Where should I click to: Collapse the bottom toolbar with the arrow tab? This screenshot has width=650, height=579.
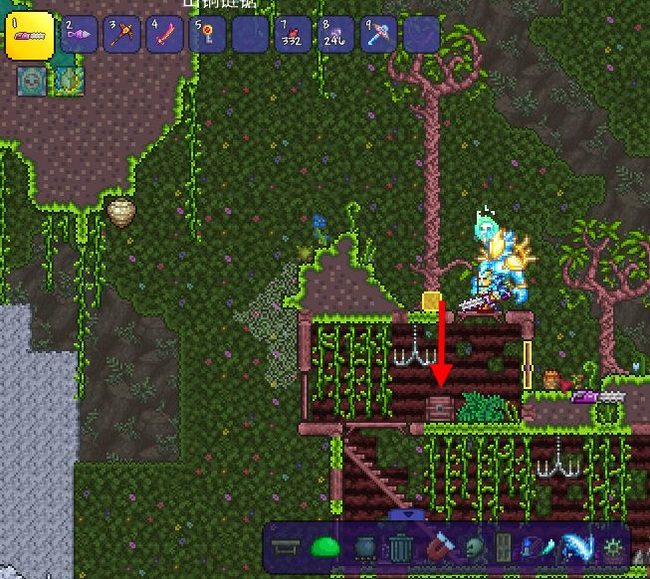(407, 514)
